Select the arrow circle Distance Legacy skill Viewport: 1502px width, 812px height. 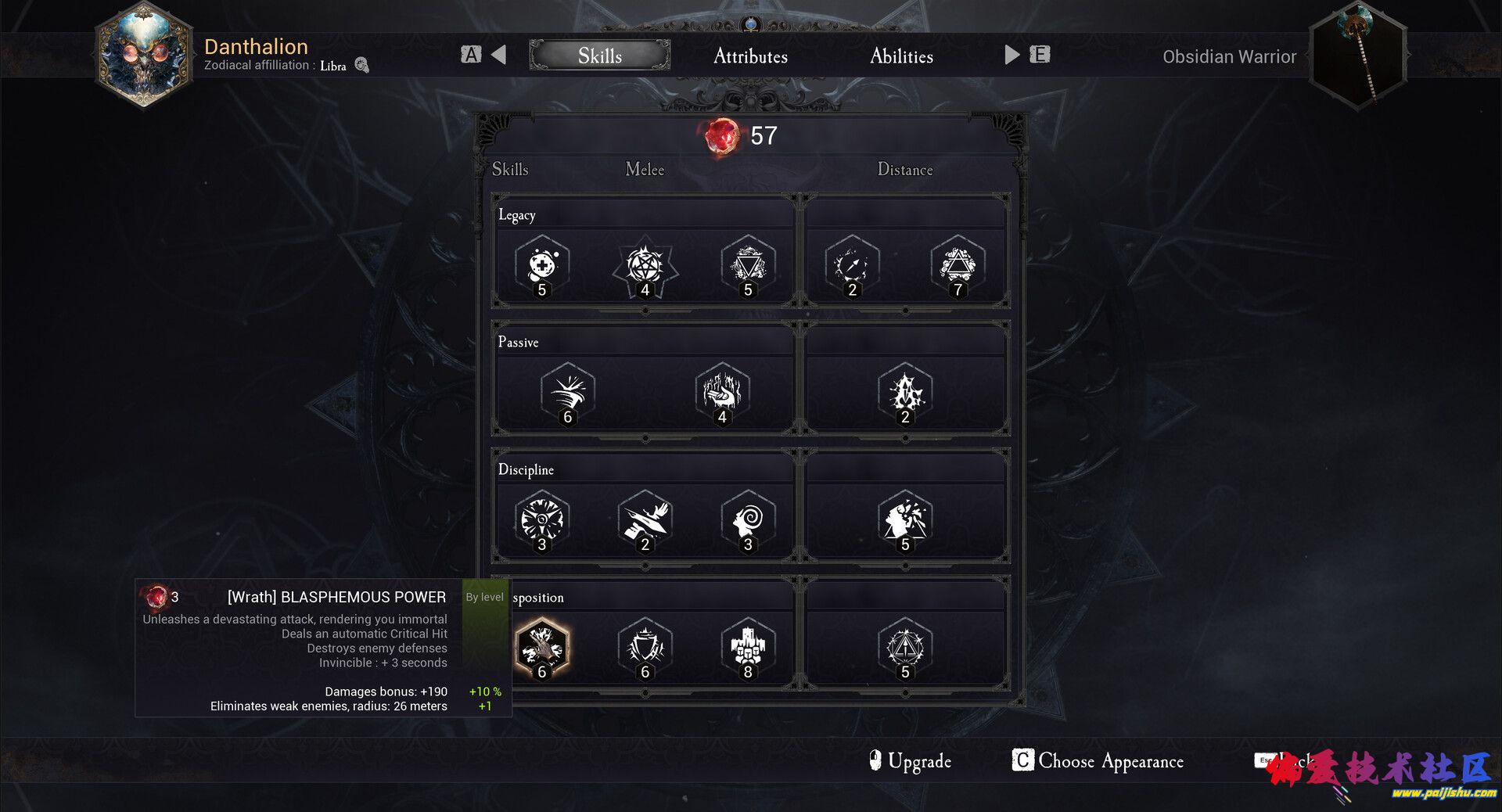click(x=852, y=265)
